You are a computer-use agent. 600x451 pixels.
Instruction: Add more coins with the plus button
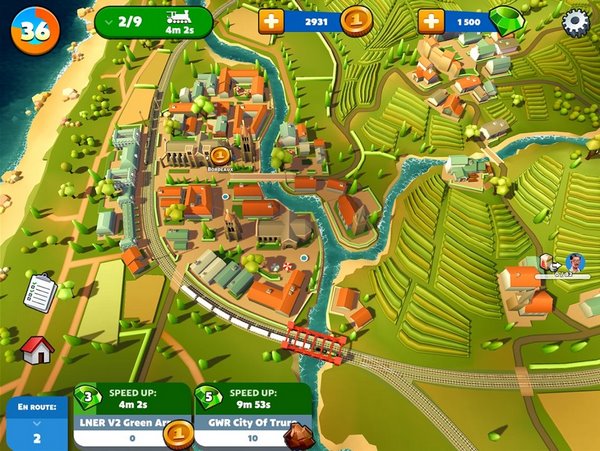point(271,21)
